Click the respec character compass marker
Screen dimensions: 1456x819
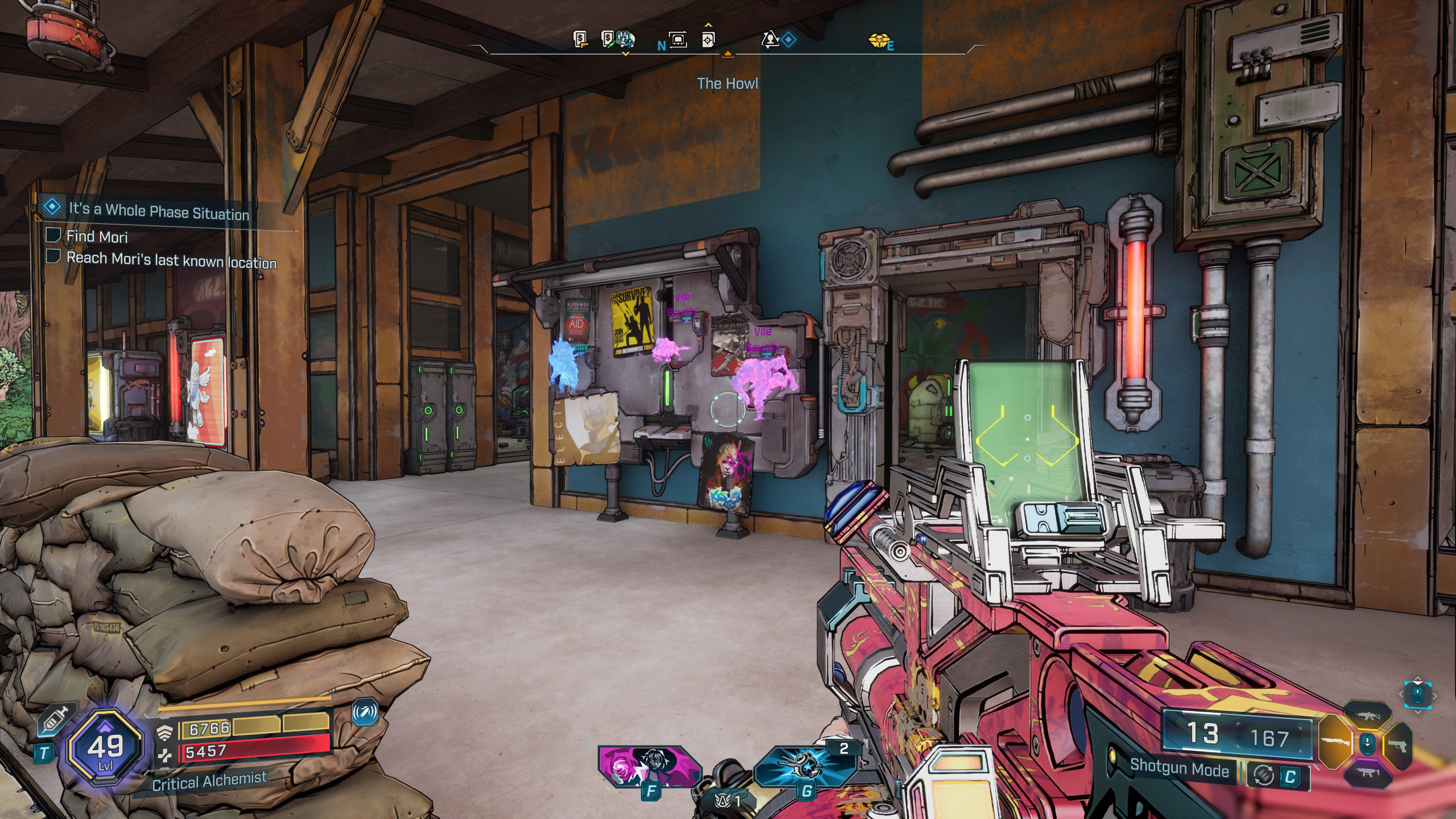click(x=770, y=39)
